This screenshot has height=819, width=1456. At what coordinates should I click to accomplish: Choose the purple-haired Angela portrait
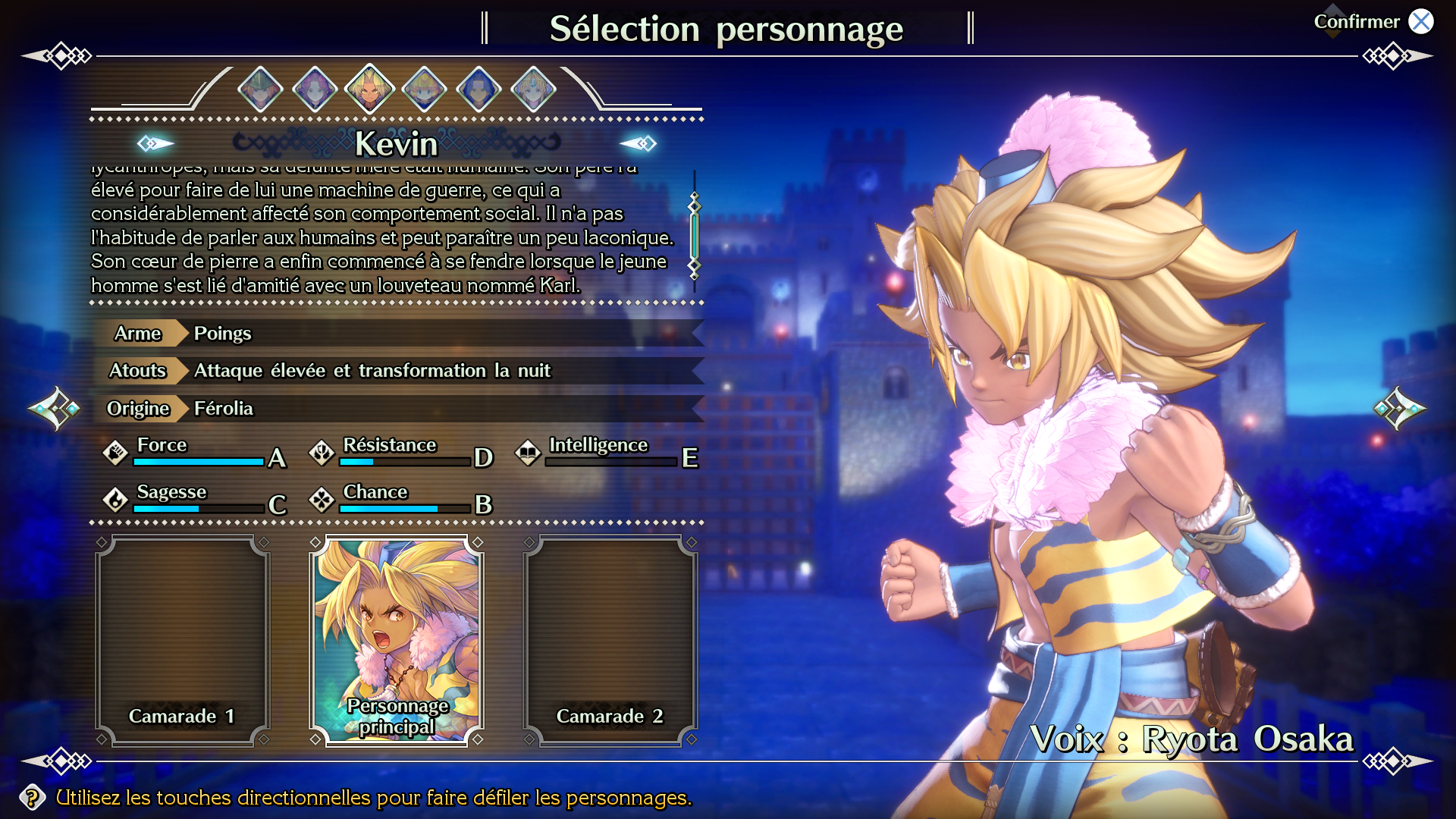pos(315,89)
